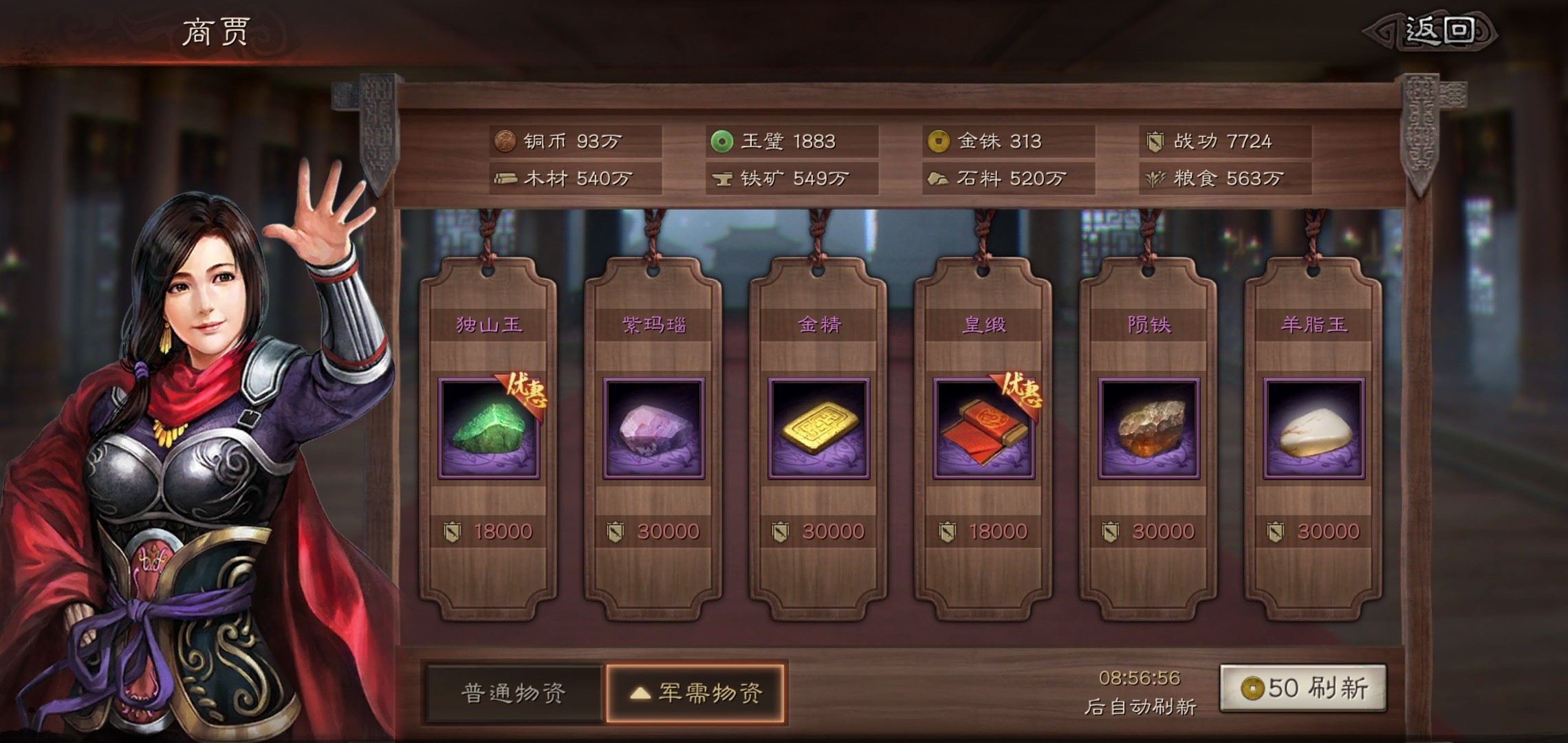Click the 玉璧 jade resource icon

tap(721, 141)
